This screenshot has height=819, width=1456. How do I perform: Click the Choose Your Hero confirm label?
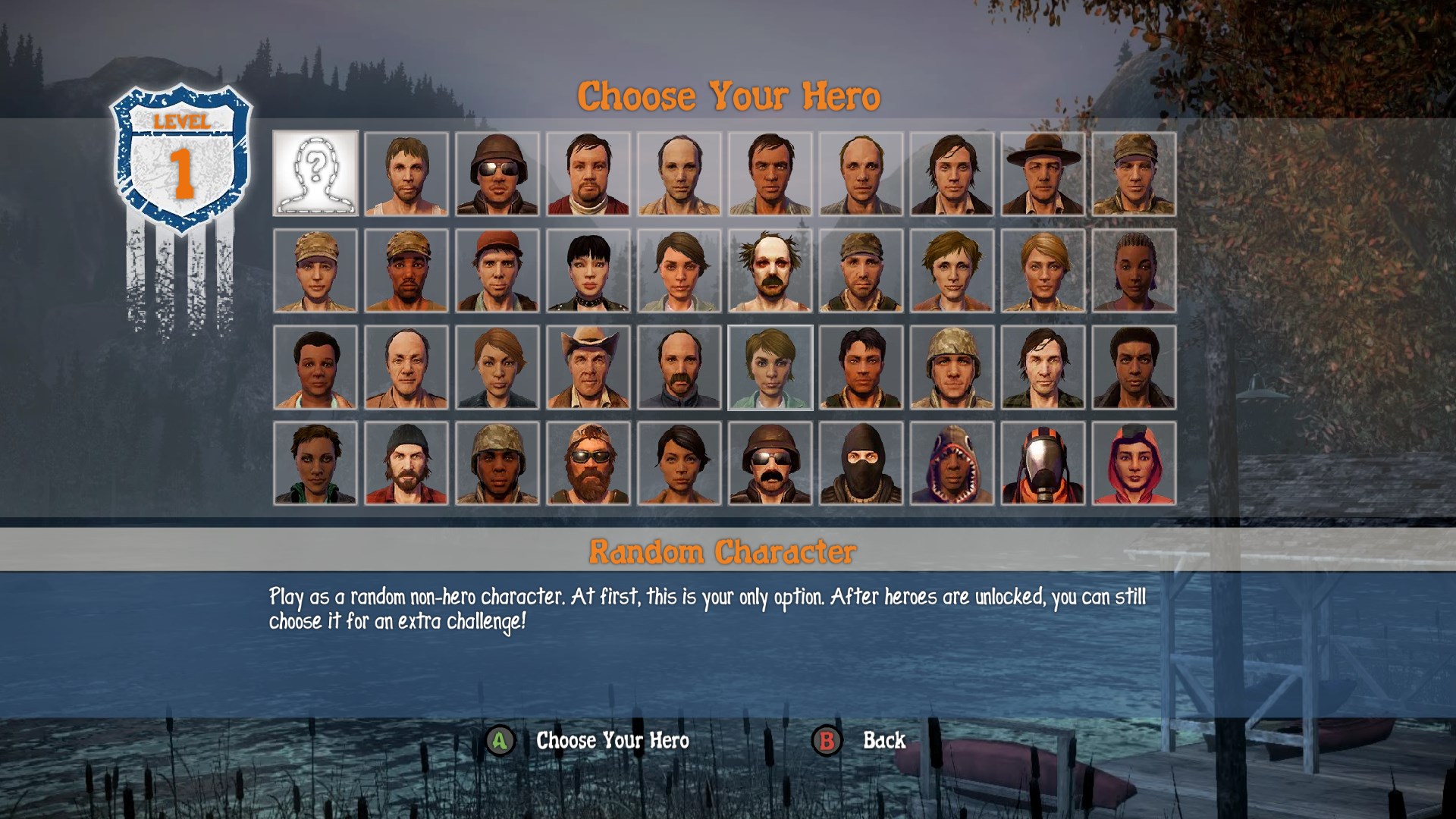[612, 740]
